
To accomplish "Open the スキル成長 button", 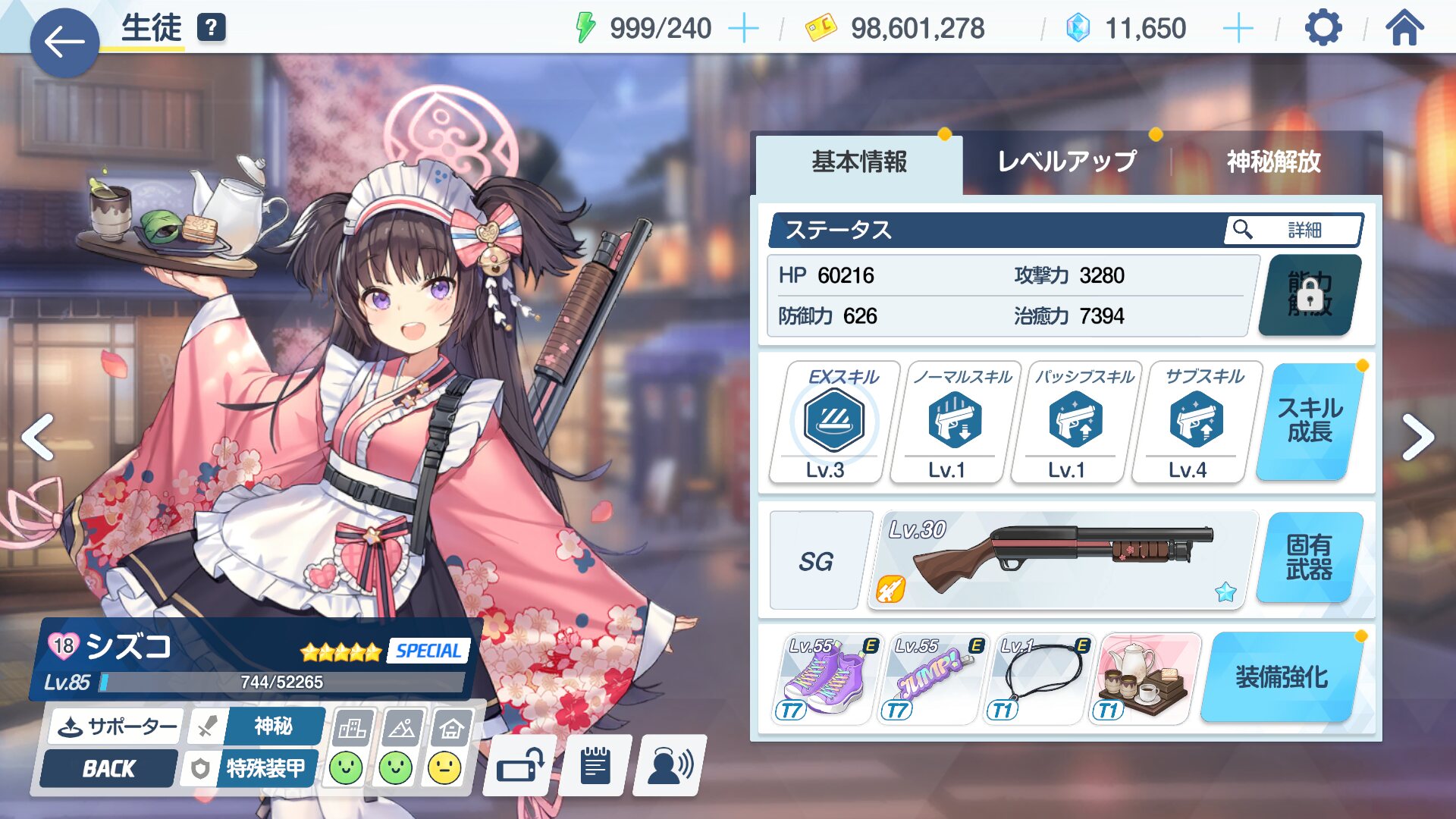I will (x=1309, y=421).
